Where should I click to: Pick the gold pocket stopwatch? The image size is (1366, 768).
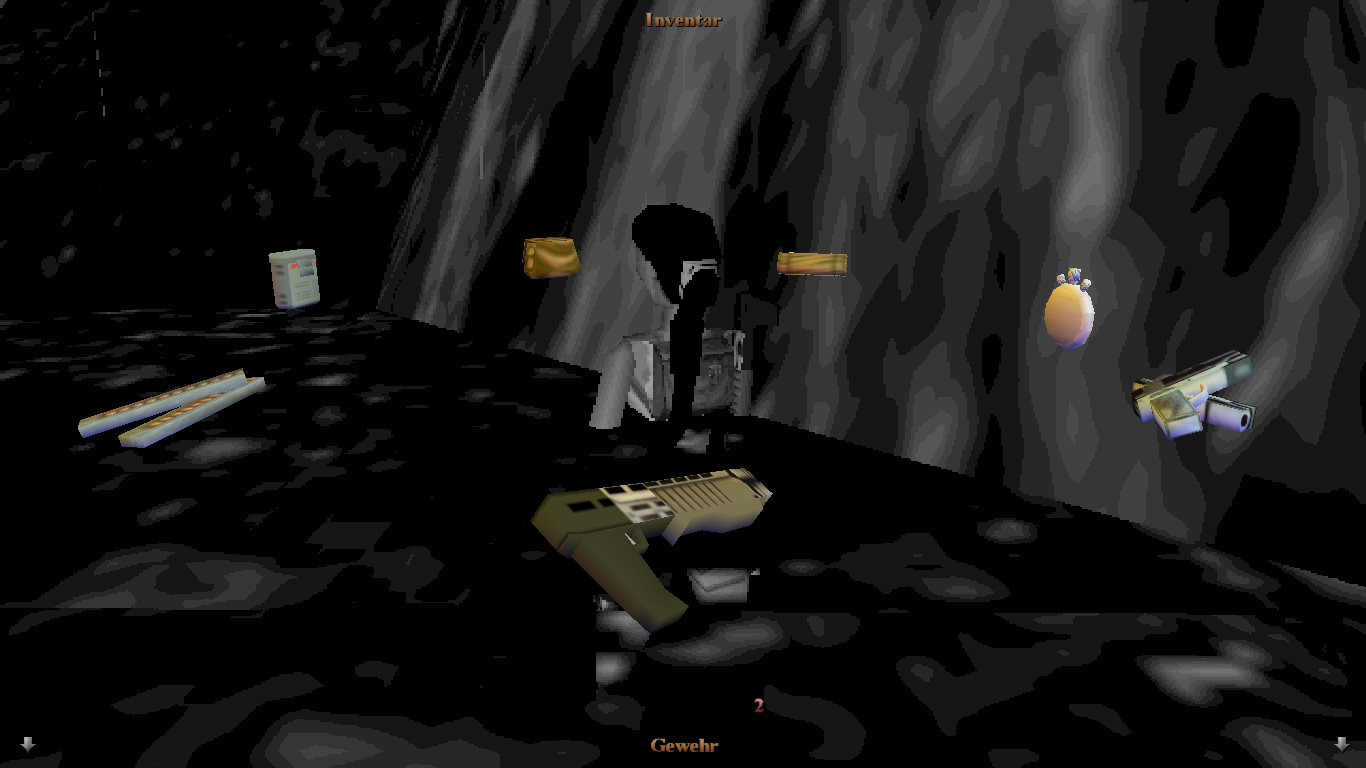1068,310
